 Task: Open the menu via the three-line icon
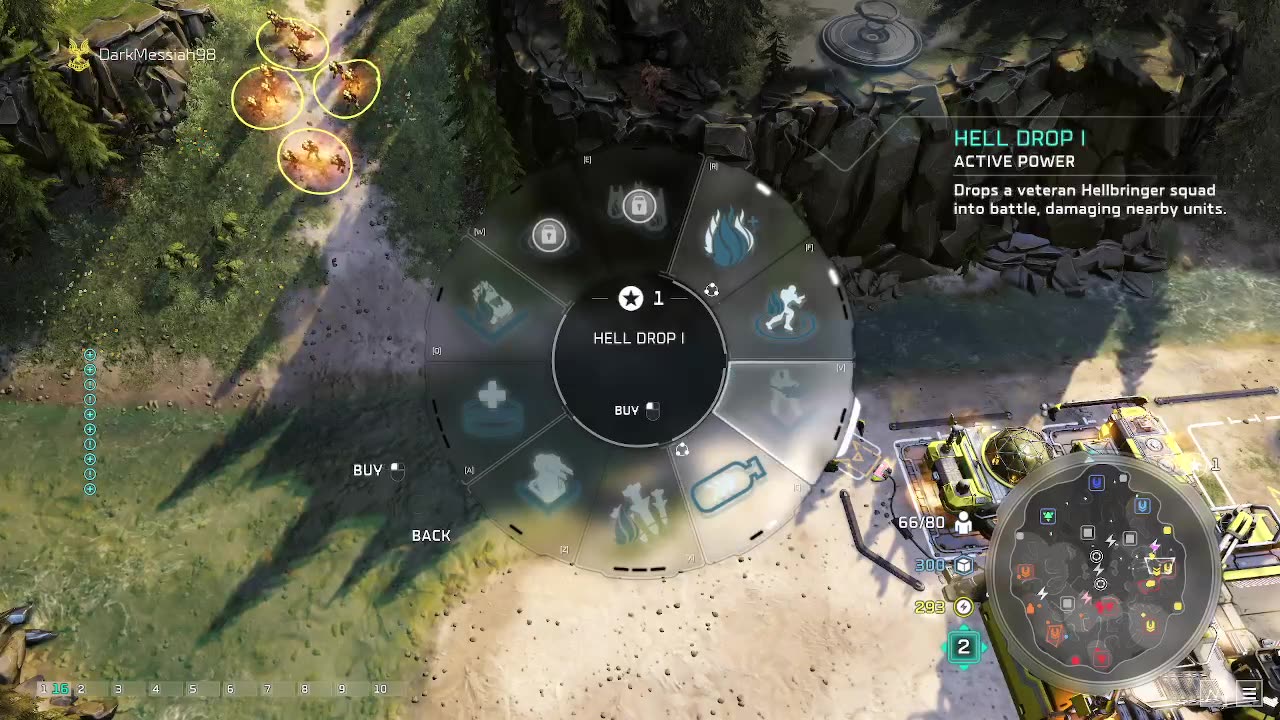click(1249, 692)
